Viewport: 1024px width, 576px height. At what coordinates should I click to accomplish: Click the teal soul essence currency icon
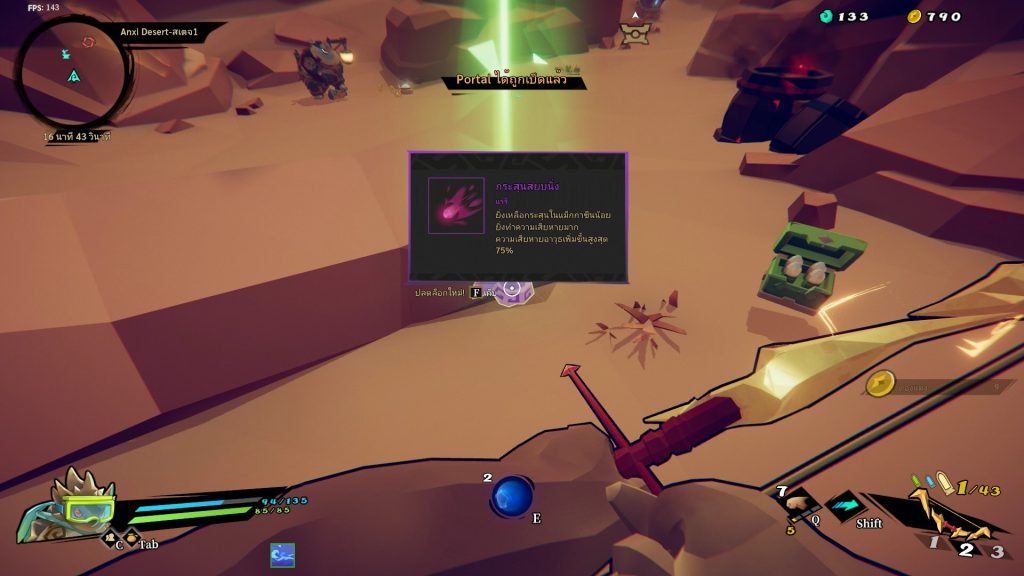point(826,16)
